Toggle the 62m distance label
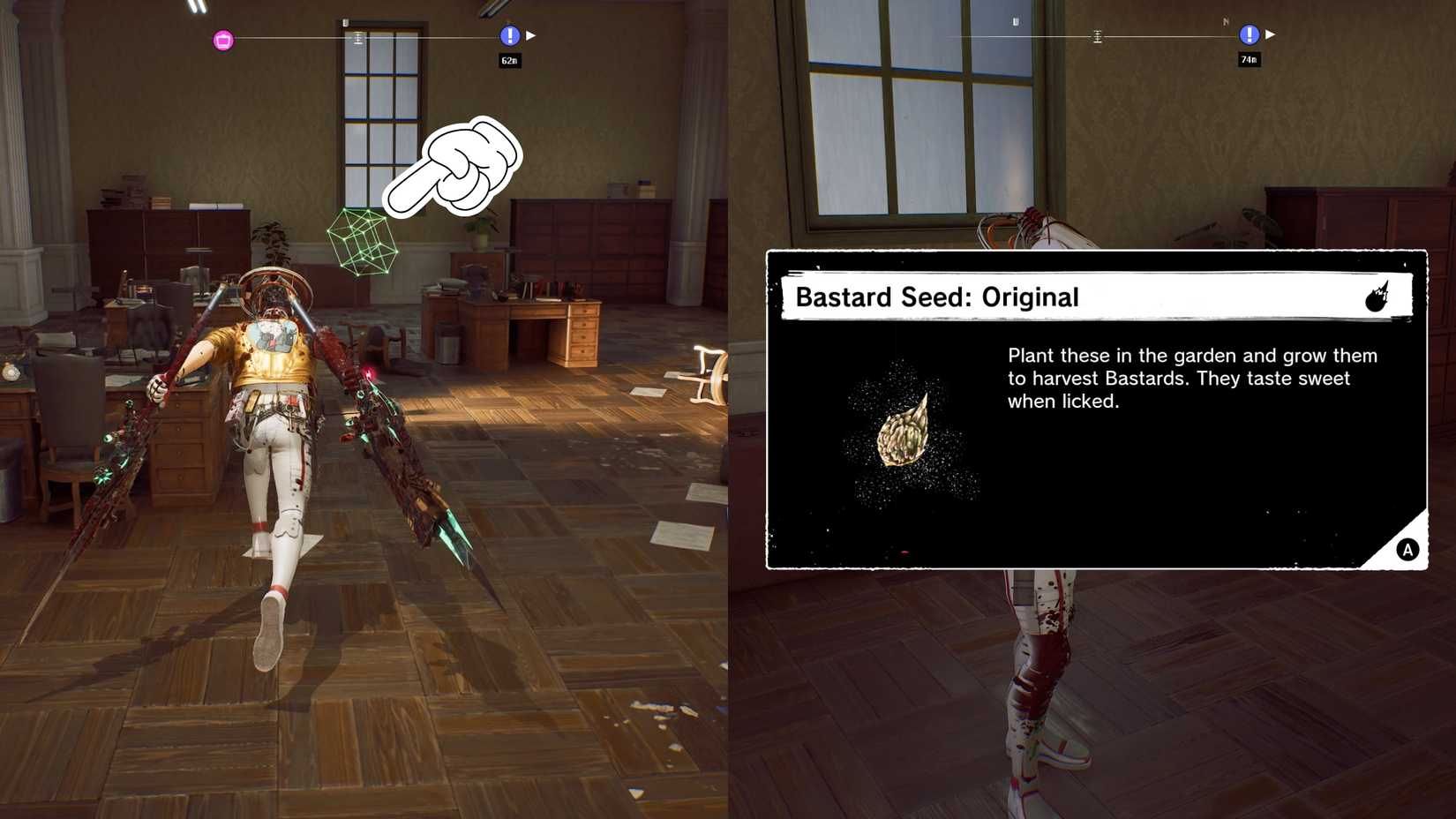The width and height of the screenshot is (1456, 819). (x=508, y=60)
